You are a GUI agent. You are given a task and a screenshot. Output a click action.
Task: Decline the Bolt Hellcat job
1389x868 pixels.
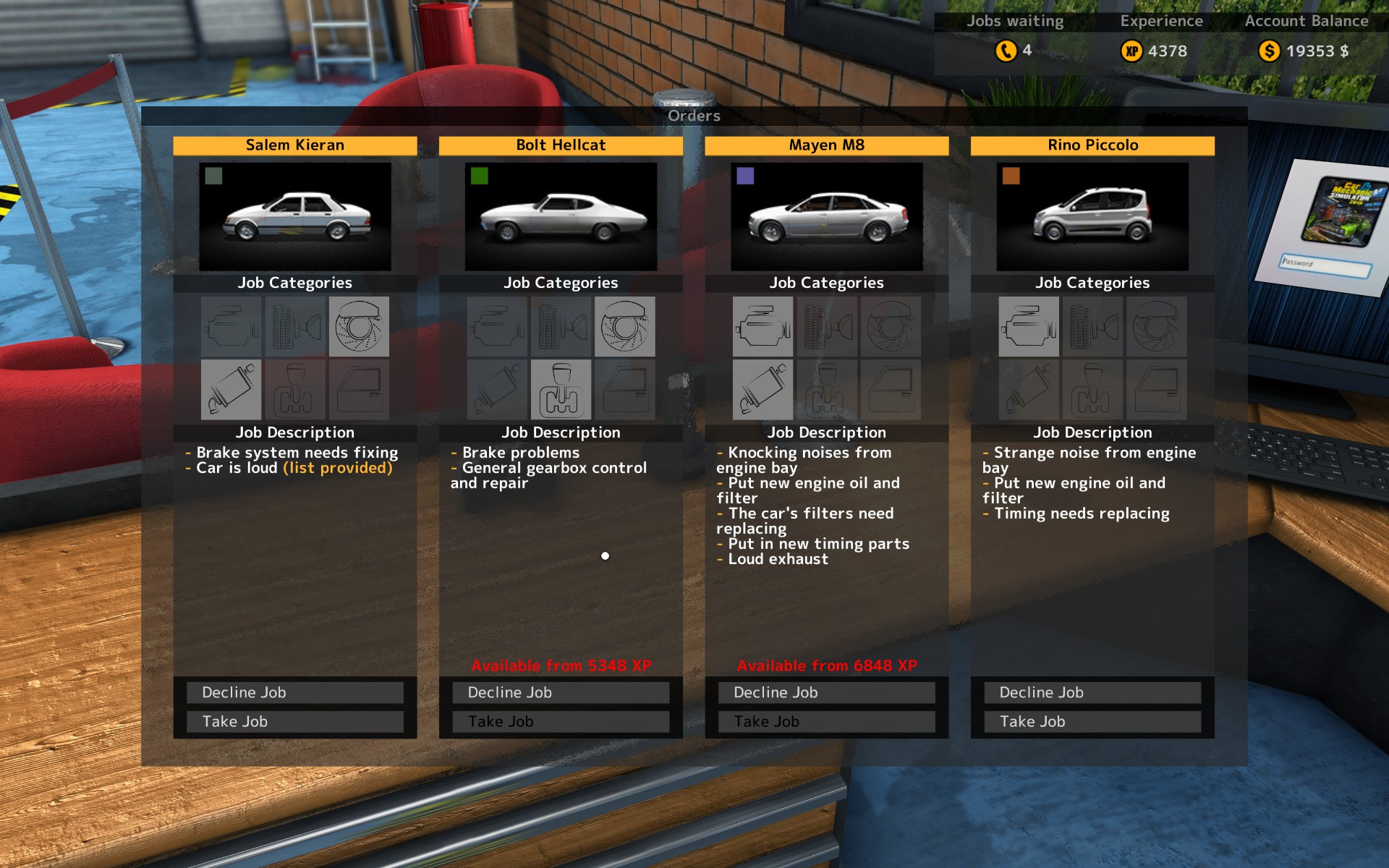click(561, 692)
